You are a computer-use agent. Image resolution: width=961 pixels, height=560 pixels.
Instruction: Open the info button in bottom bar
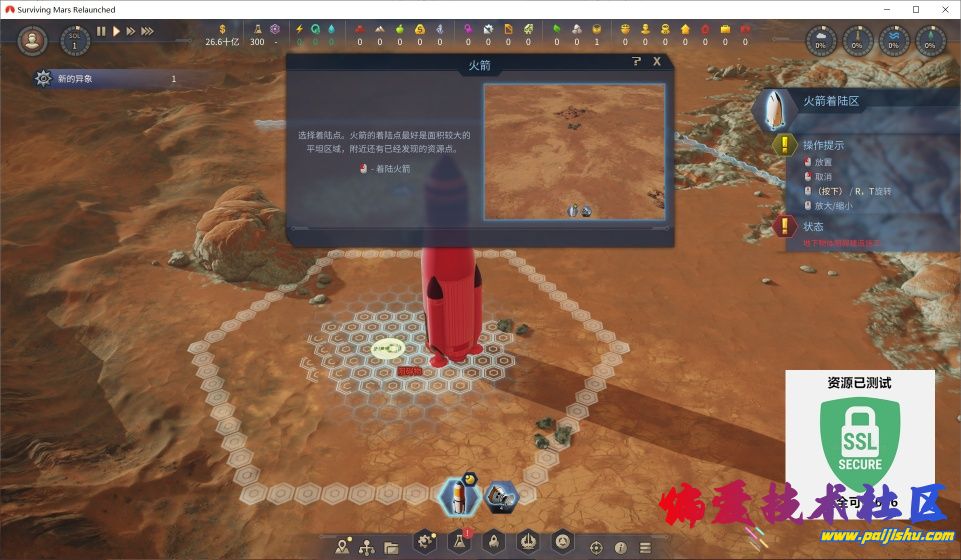pyautogui.click(x=621, y=547)
